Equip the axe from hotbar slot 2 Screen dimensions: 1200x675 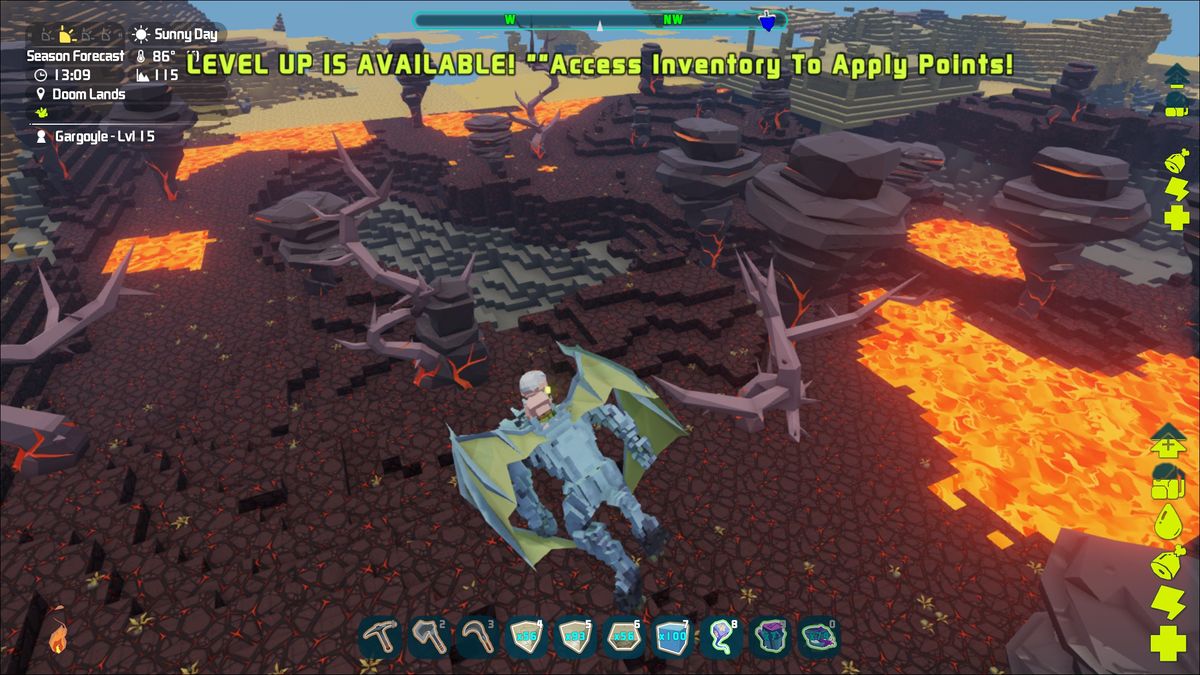point(428,637)
